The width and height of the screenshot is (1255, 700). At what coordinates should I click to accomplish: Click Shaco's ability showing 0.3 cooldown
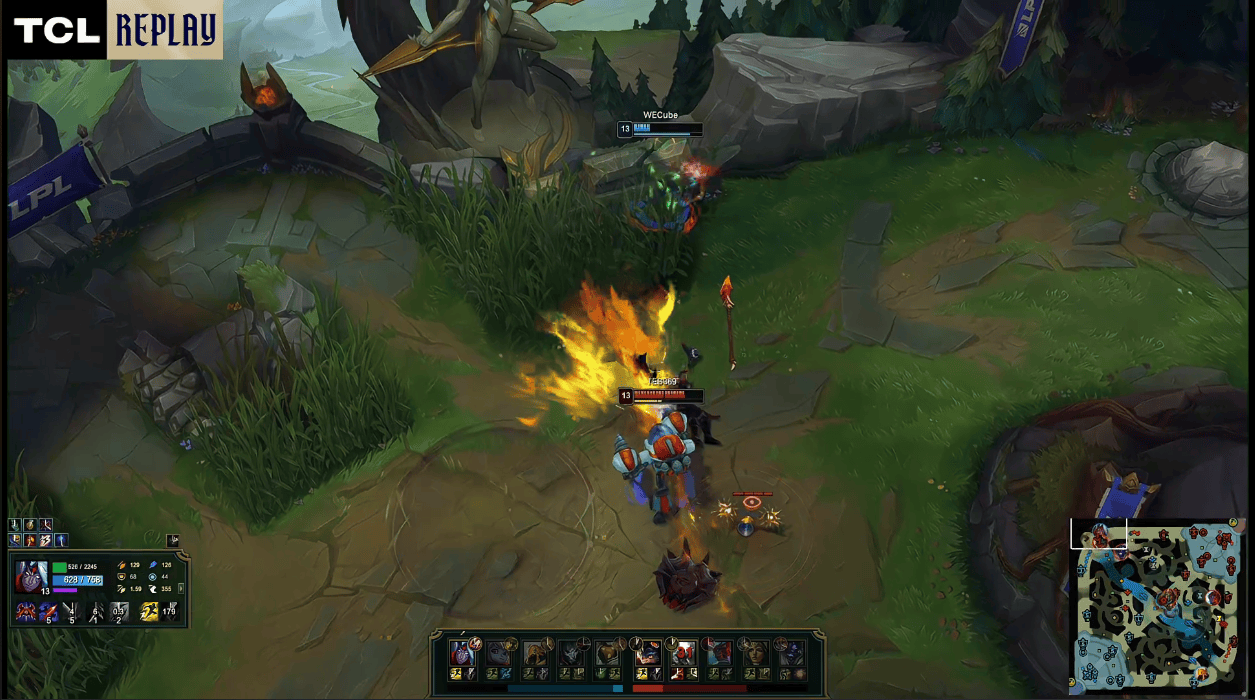tap(119, 612)
